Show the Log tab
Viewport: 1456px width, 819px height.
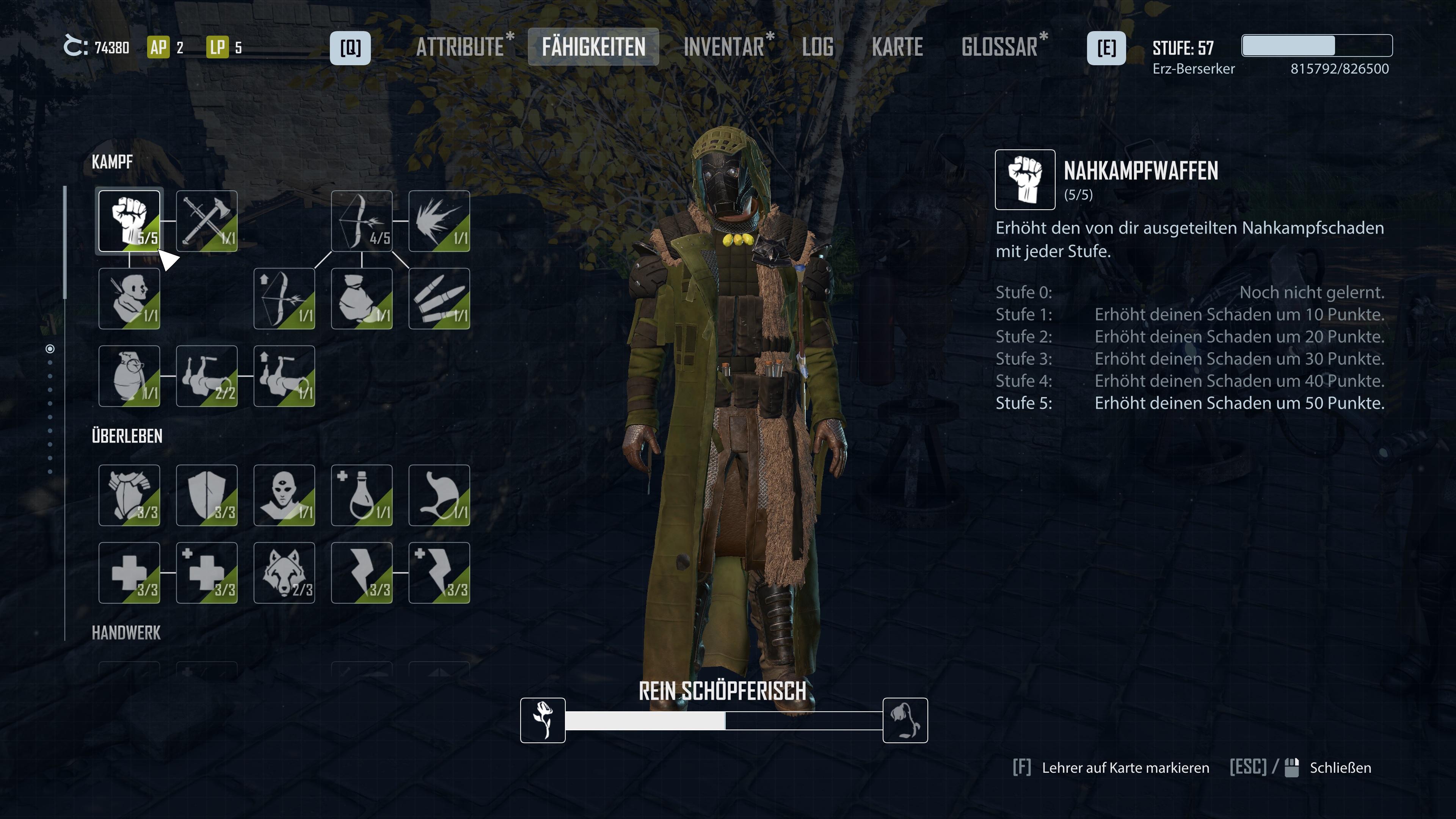[x=817, y=47]
